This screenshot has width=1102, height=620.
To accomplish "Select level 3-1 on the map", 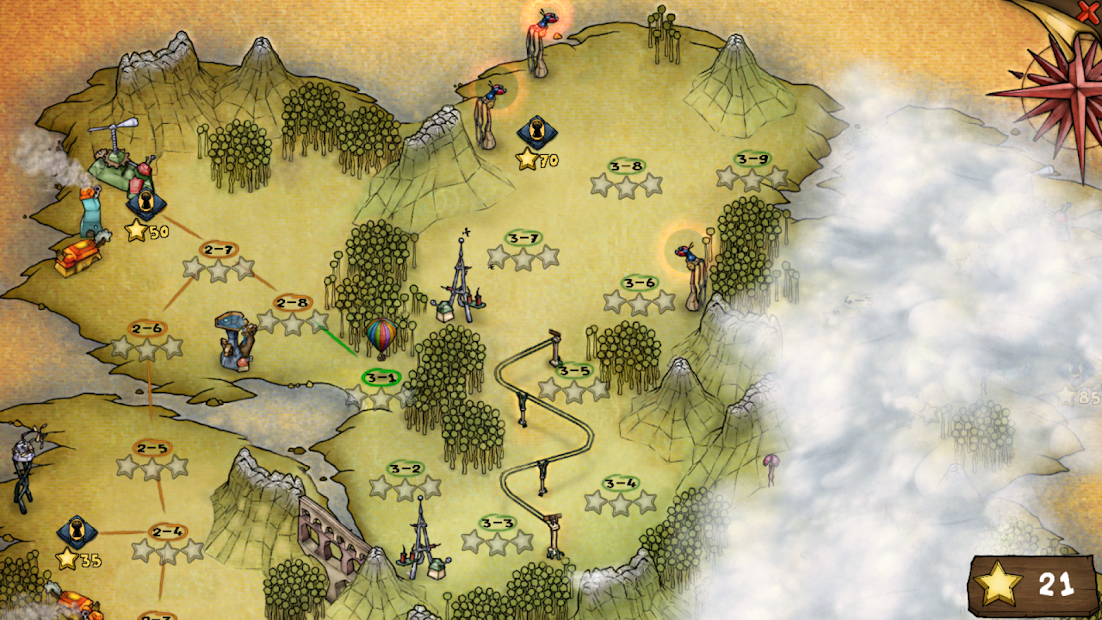I will click(x=381, y=379).
